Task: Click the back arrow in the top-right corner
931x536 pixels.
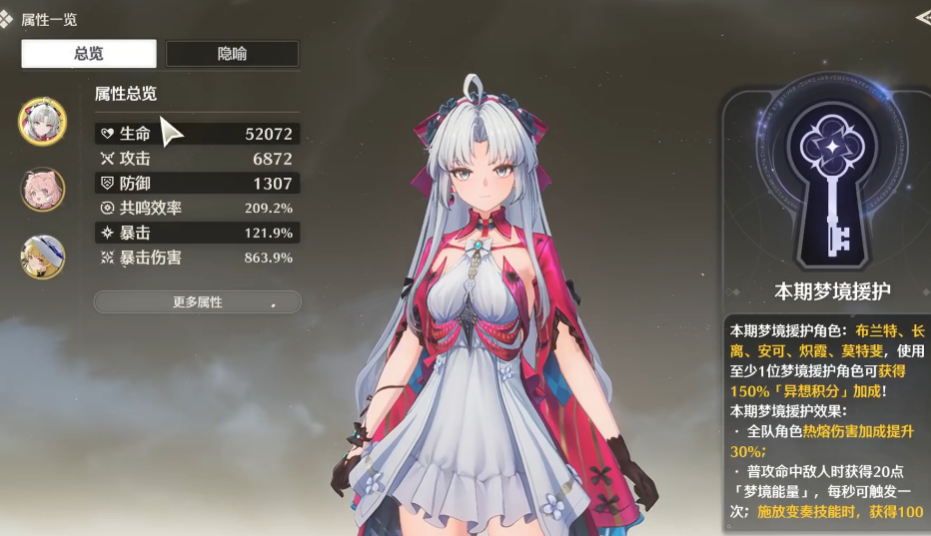Action: [922, 17]
